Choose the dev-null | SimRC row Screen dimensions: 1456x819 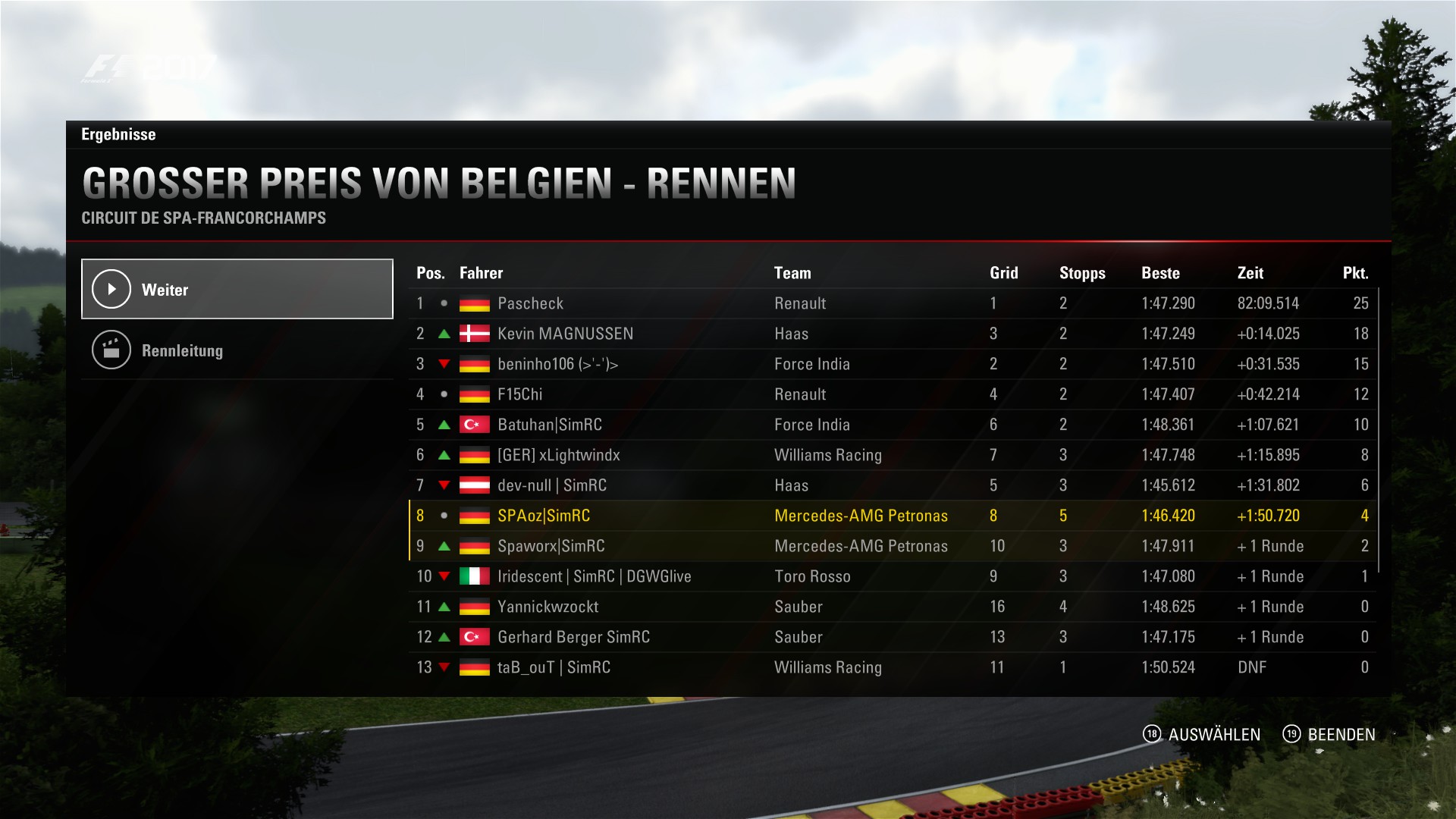pos(892,485)
